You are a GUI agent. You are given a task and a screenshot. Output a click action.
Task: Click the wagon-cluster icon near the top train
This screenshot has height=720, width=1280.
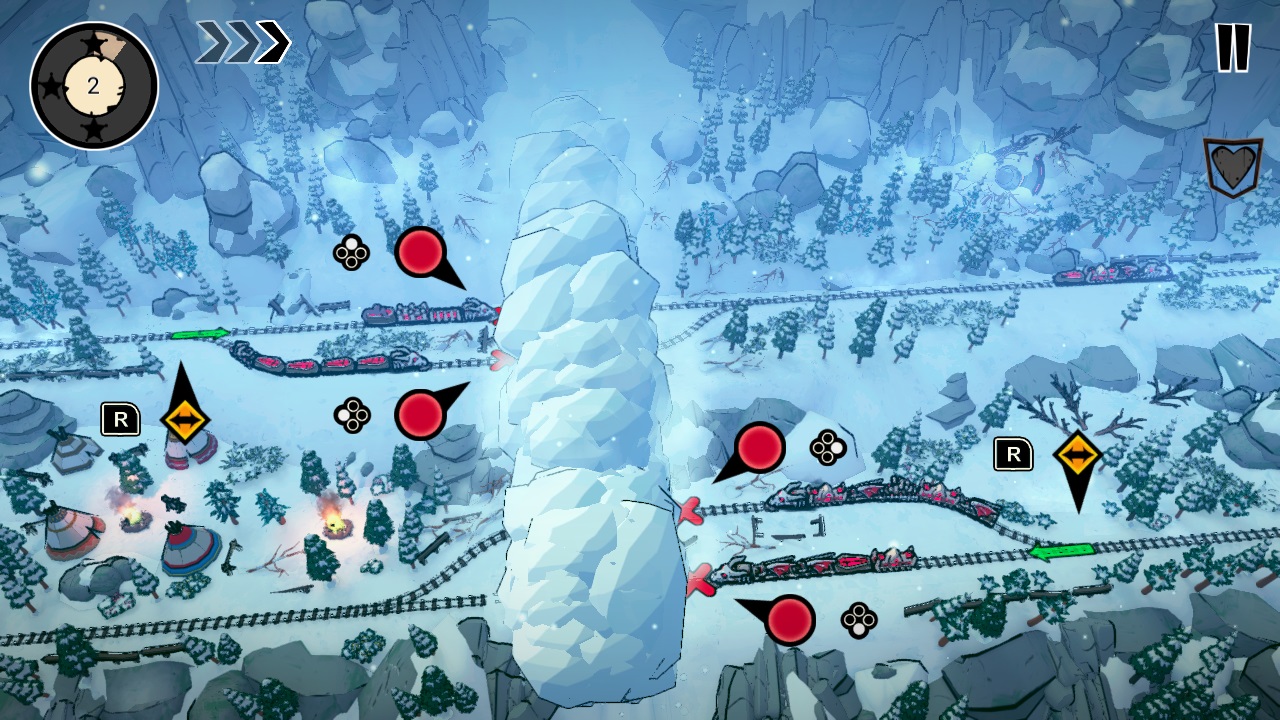[351, 255]
